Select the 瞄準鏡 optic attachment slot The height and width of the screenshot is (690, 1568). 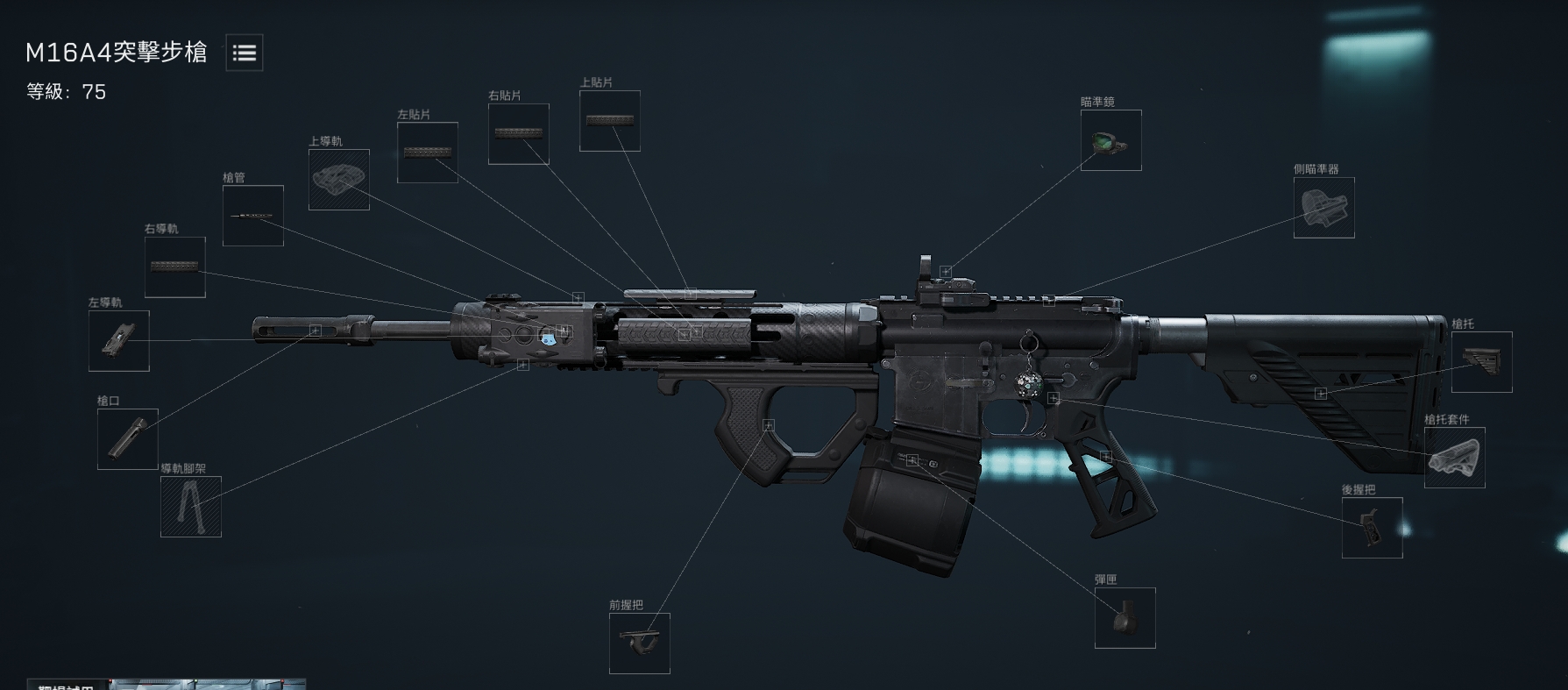[1110, 140]
